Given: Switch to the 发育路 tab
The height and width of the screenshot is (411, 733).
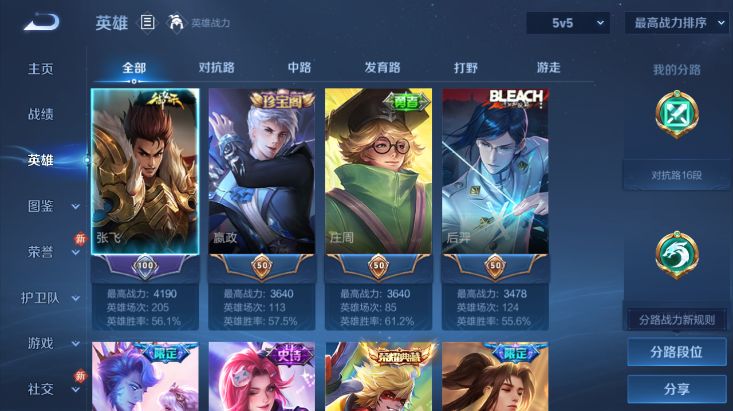Looking at the screenshot, I should 382,68.
